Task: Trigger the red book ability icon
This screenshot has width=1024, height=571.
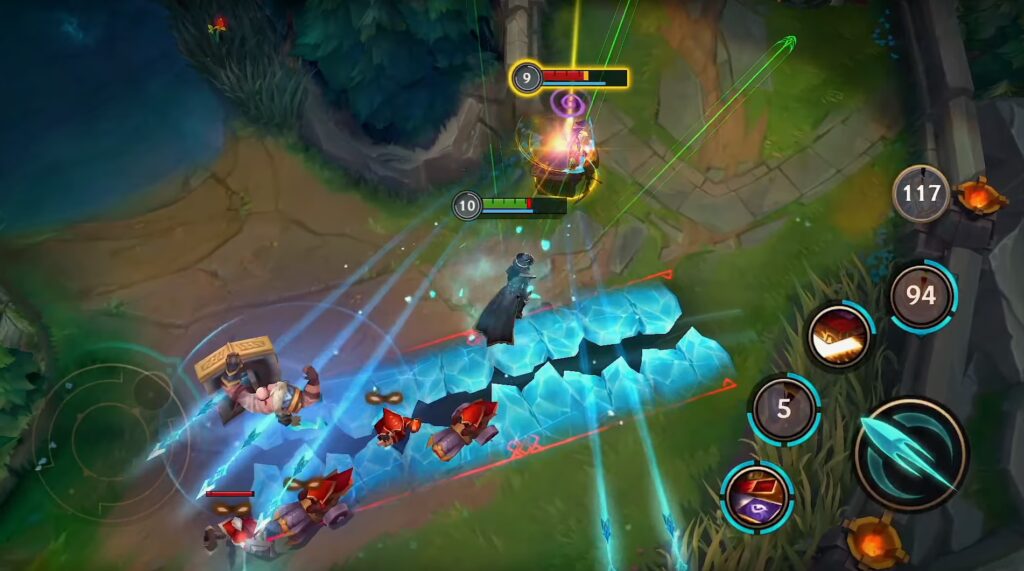Action: pos(840,336)
